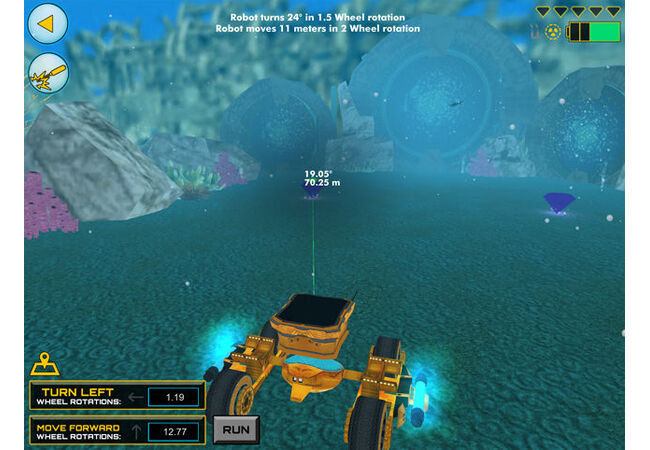Go back with the left arrow button
The image size is (650, 450).
pos(47,23)
